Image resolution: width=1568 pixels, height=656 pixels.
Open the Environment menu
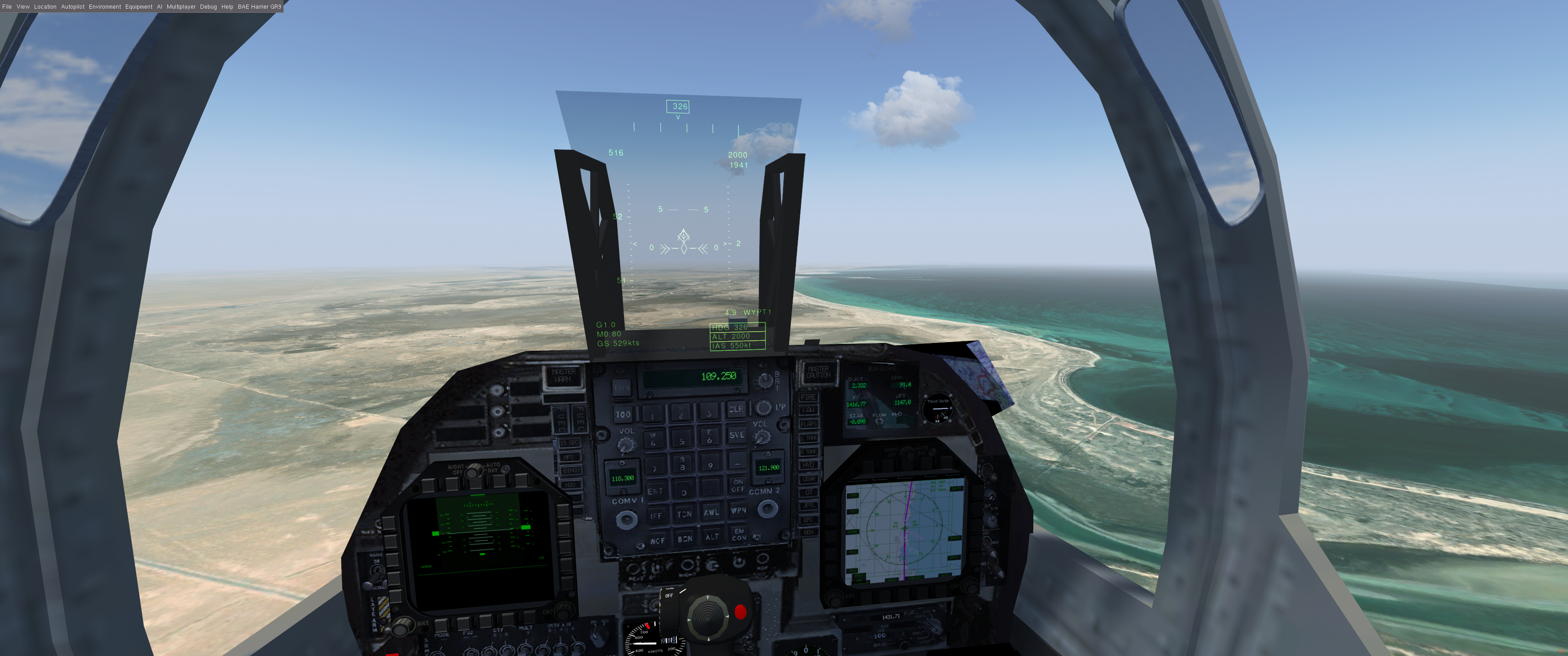click(x=105, y=7)
